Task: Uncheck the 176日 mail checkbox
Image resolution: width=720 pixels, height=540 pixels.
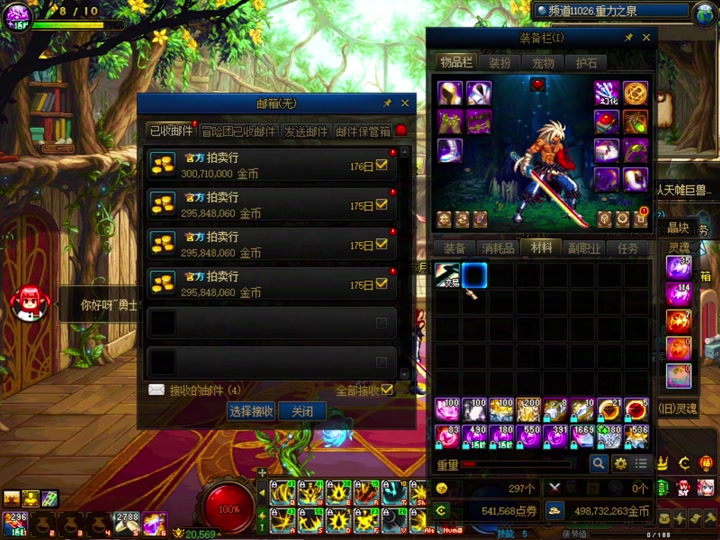Action: pos(381,166)
